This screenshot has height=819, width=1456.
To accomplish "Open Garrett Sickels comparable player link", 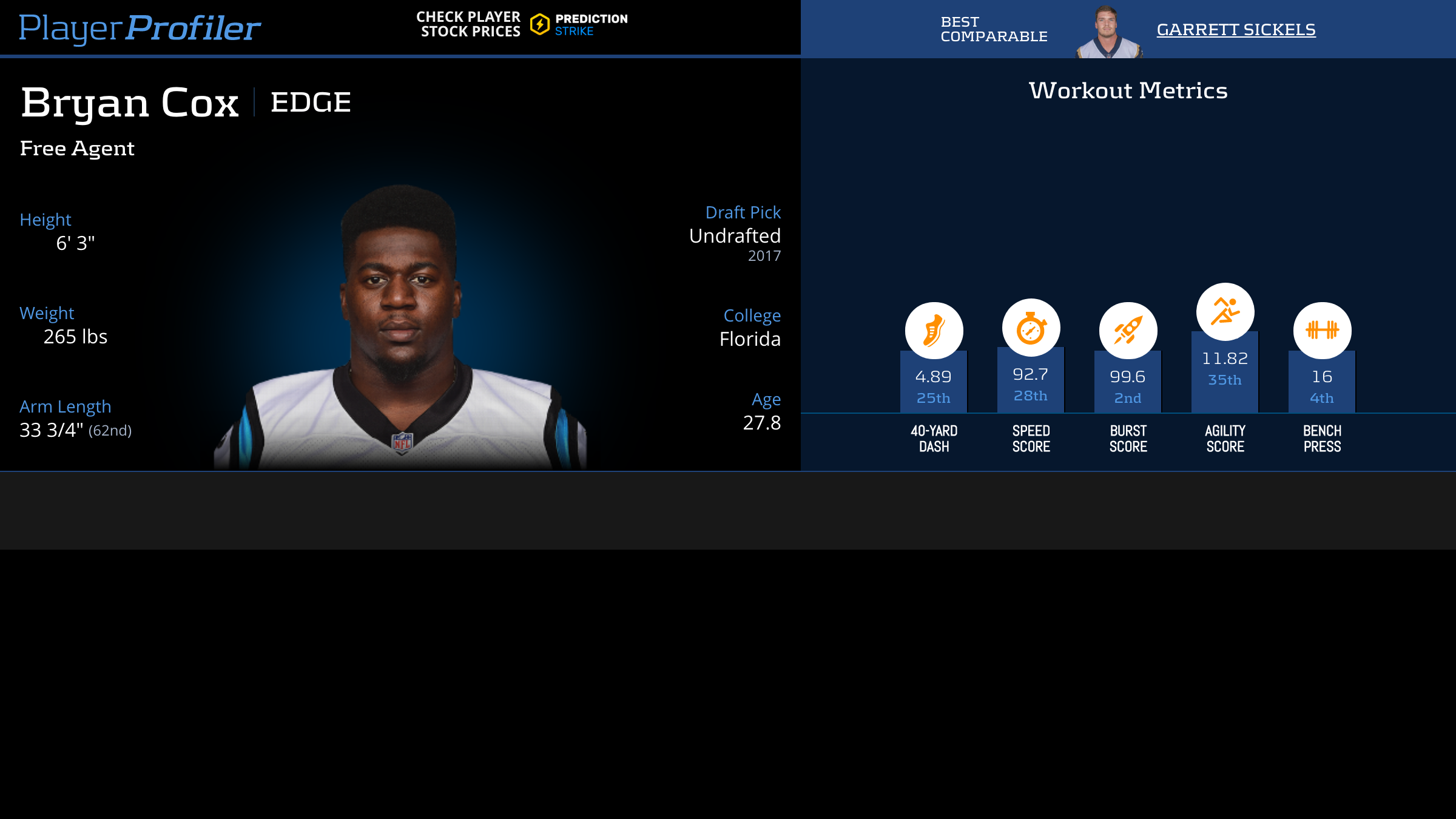I will (x=1236, y=30).
